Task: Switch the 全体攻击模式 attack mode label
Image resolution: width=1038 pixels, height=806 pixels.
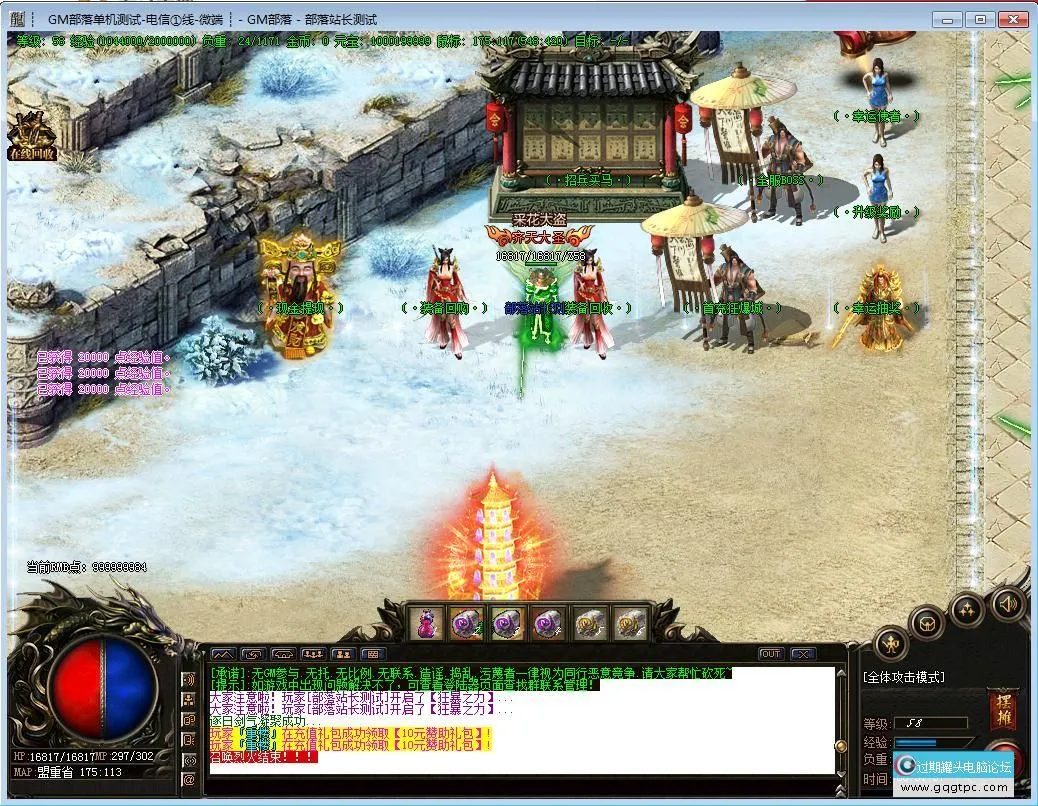Action: (904, 677)
